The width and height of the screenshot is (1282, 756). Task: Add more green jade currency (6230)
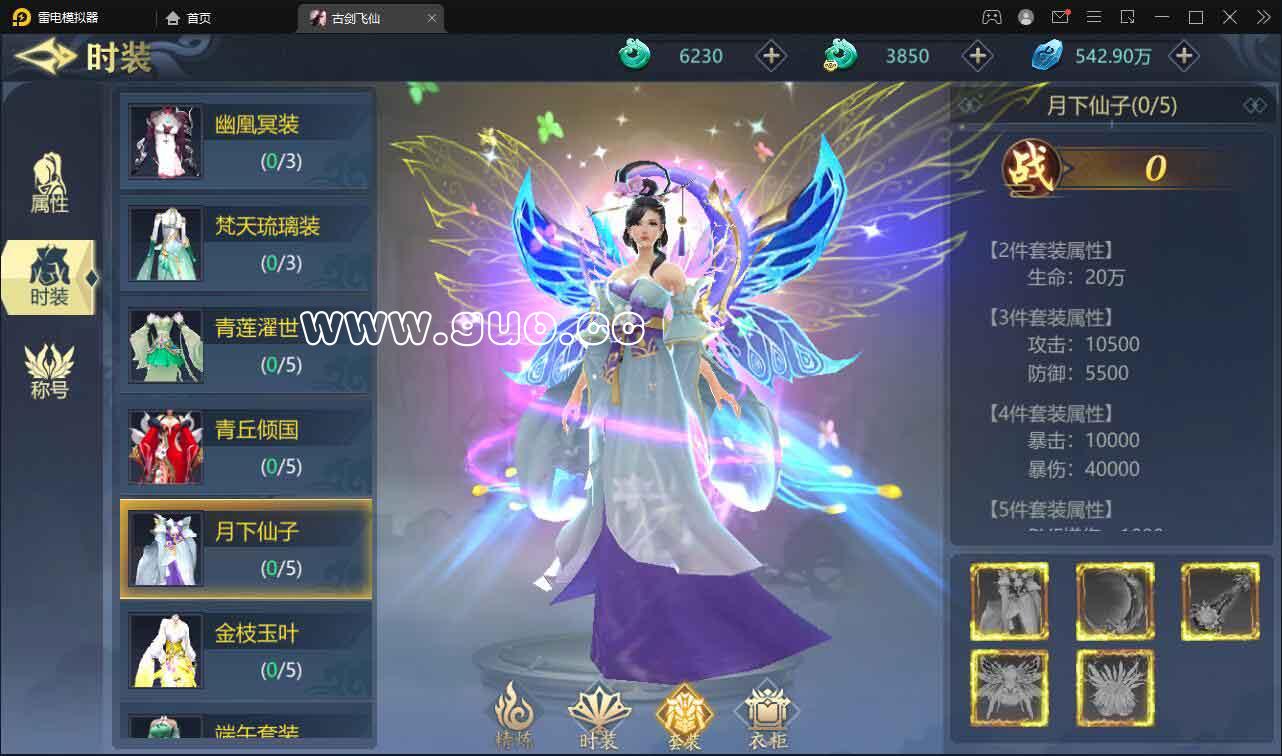(x=771, y=56)
